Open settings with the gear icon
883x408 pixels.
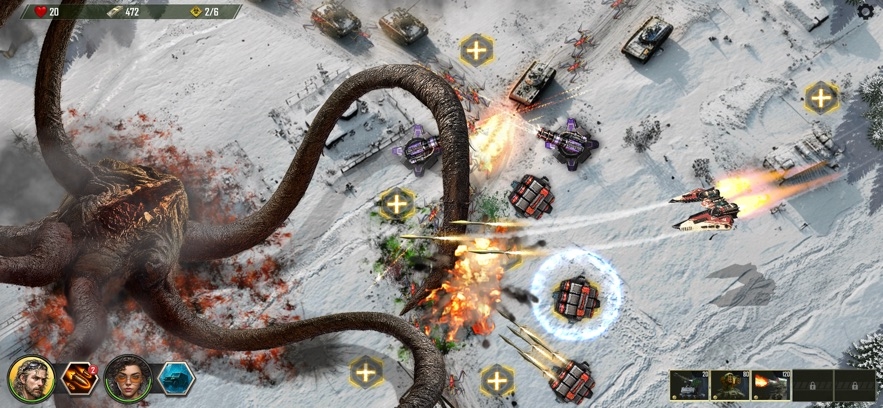click(x=866, y=11)
